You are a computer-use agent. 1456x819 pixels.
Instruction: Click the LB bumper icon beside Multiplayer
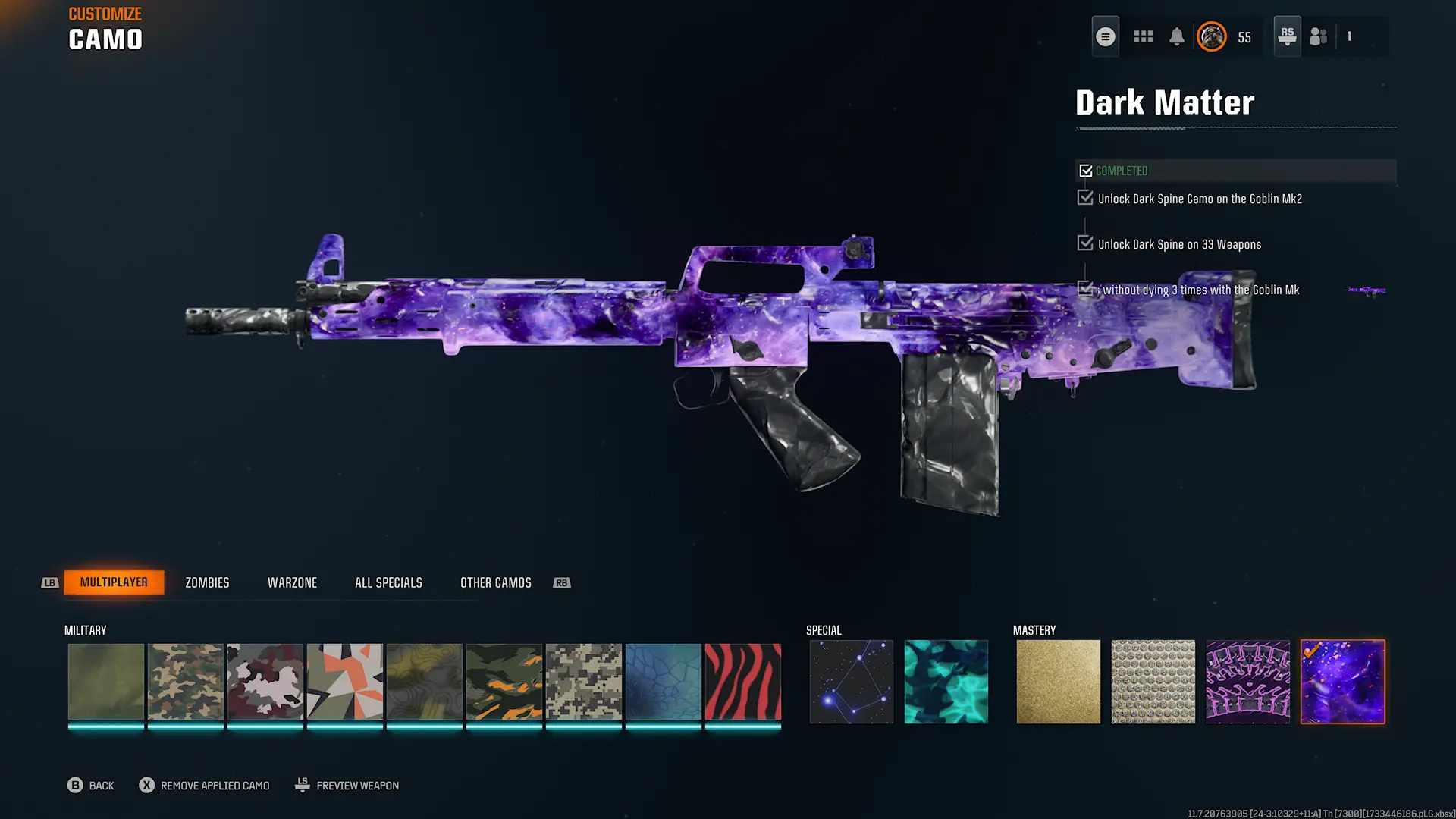coord(50,582)
